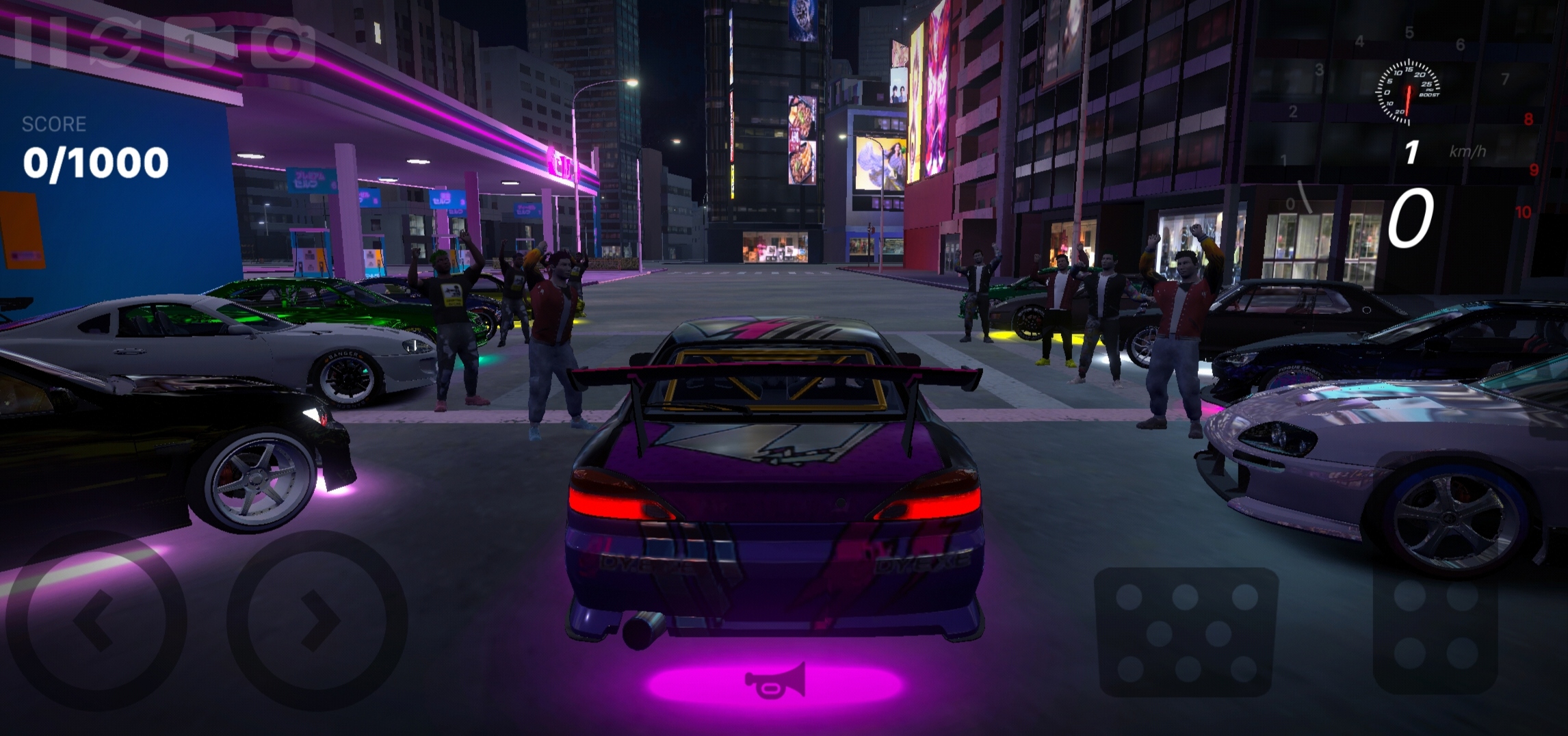Step on the narrow gas pedal
The width and height of the screenshot is (1568, 736).
click(x=1435, y=631)
